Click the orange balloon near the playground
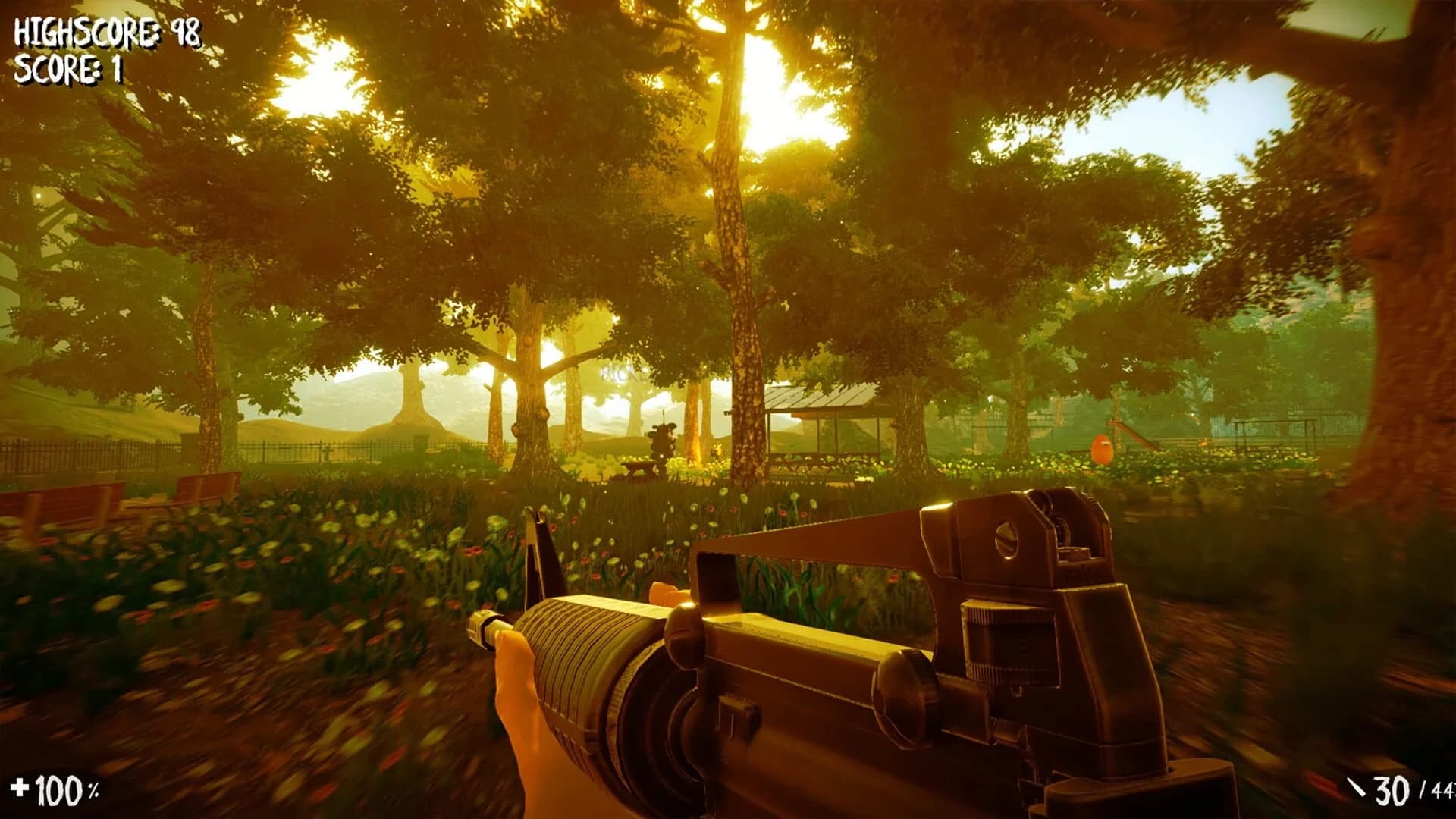1456x819 pixels. coord(1100,447)
